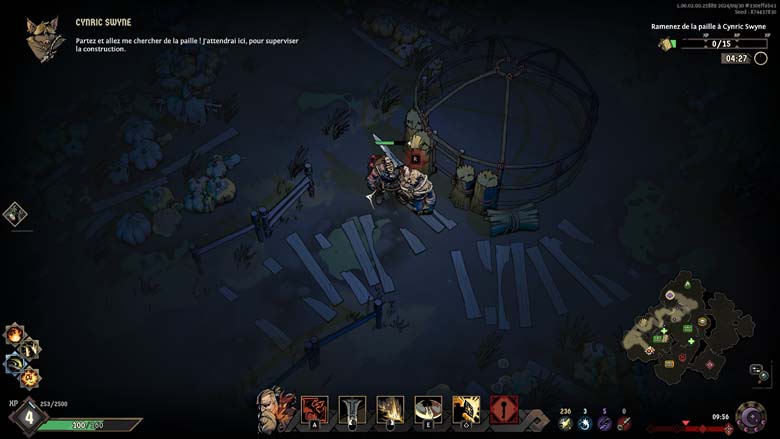Activate the whirlwind spin ability

coord(428,409)
